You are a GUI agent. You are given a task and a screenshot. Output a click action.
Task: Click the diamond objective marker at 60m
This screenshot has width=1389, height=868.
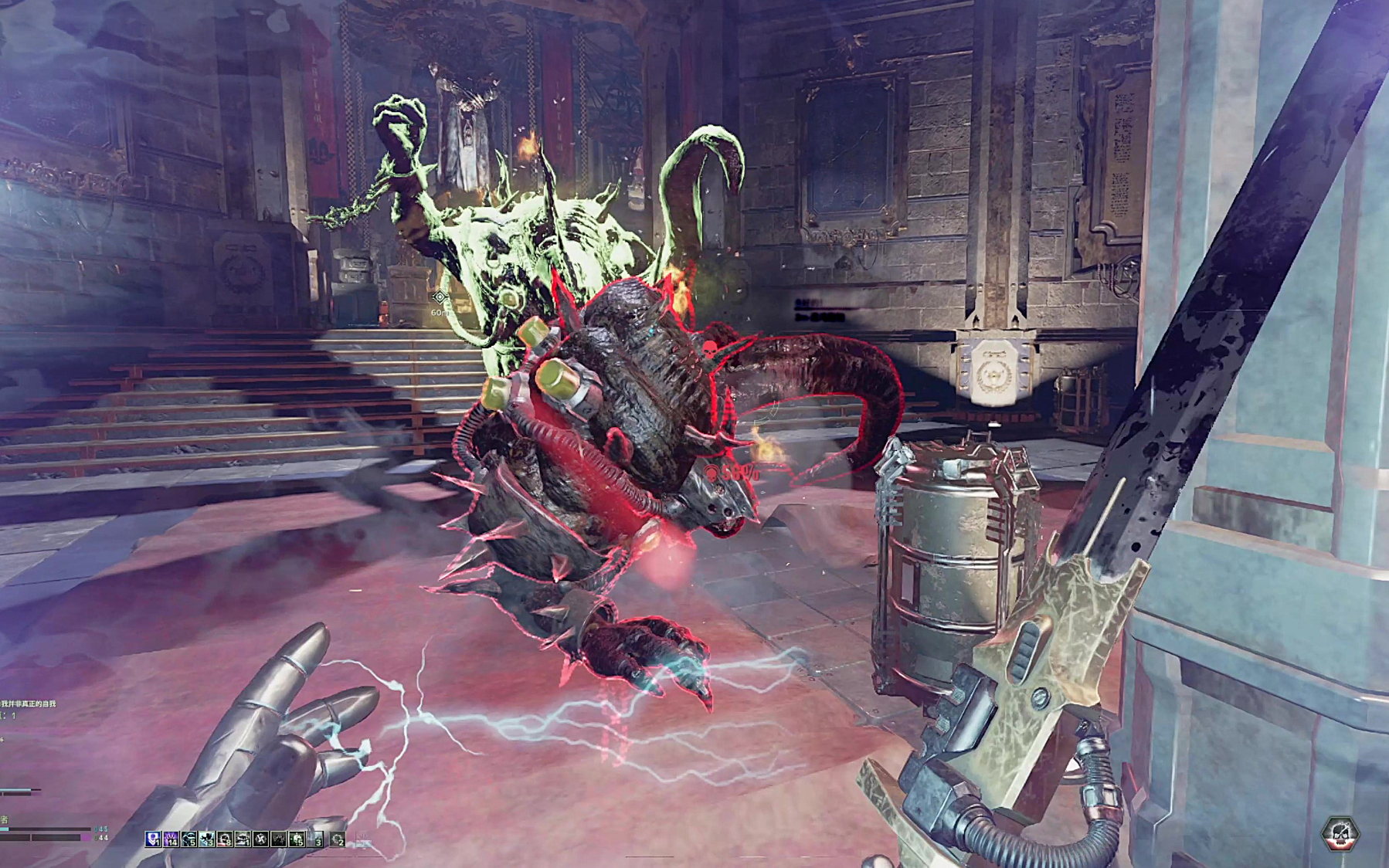(440, 297)
